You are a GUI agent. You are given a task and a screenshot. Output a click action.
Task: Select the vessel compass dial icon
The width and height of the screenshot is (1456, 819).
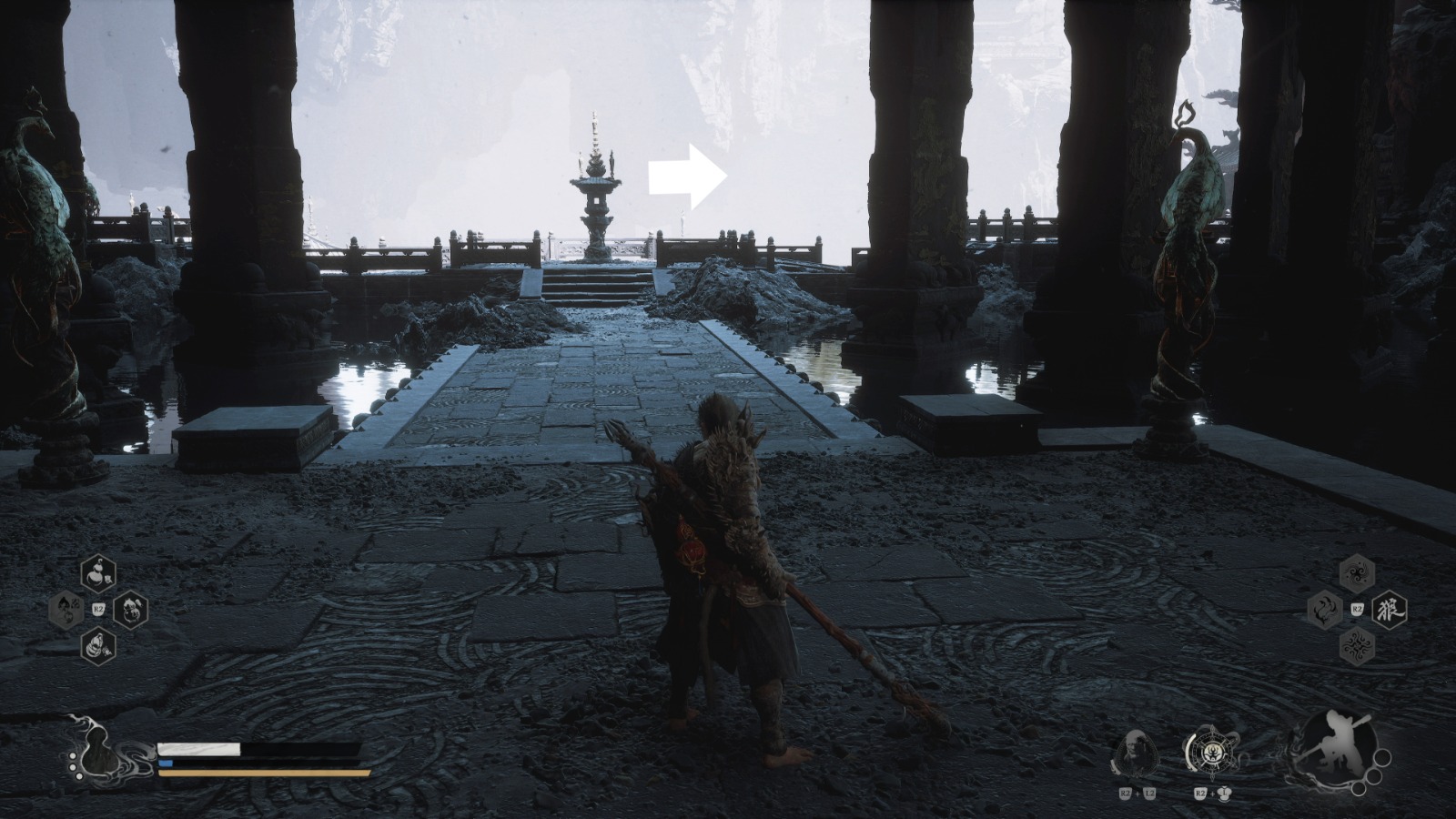point(1211,753)
